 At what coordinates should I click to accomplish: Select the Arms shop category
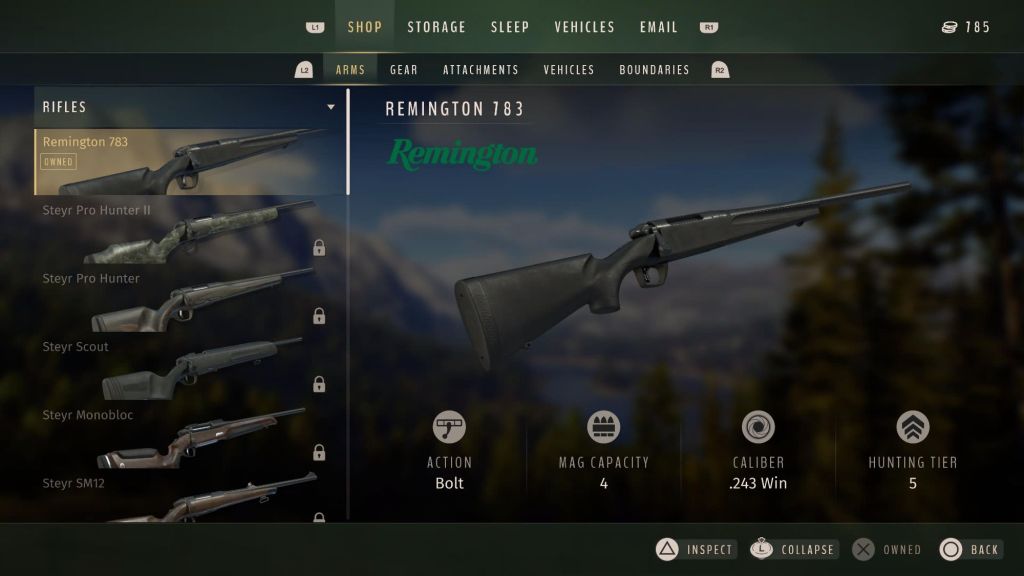click(350, 70)
